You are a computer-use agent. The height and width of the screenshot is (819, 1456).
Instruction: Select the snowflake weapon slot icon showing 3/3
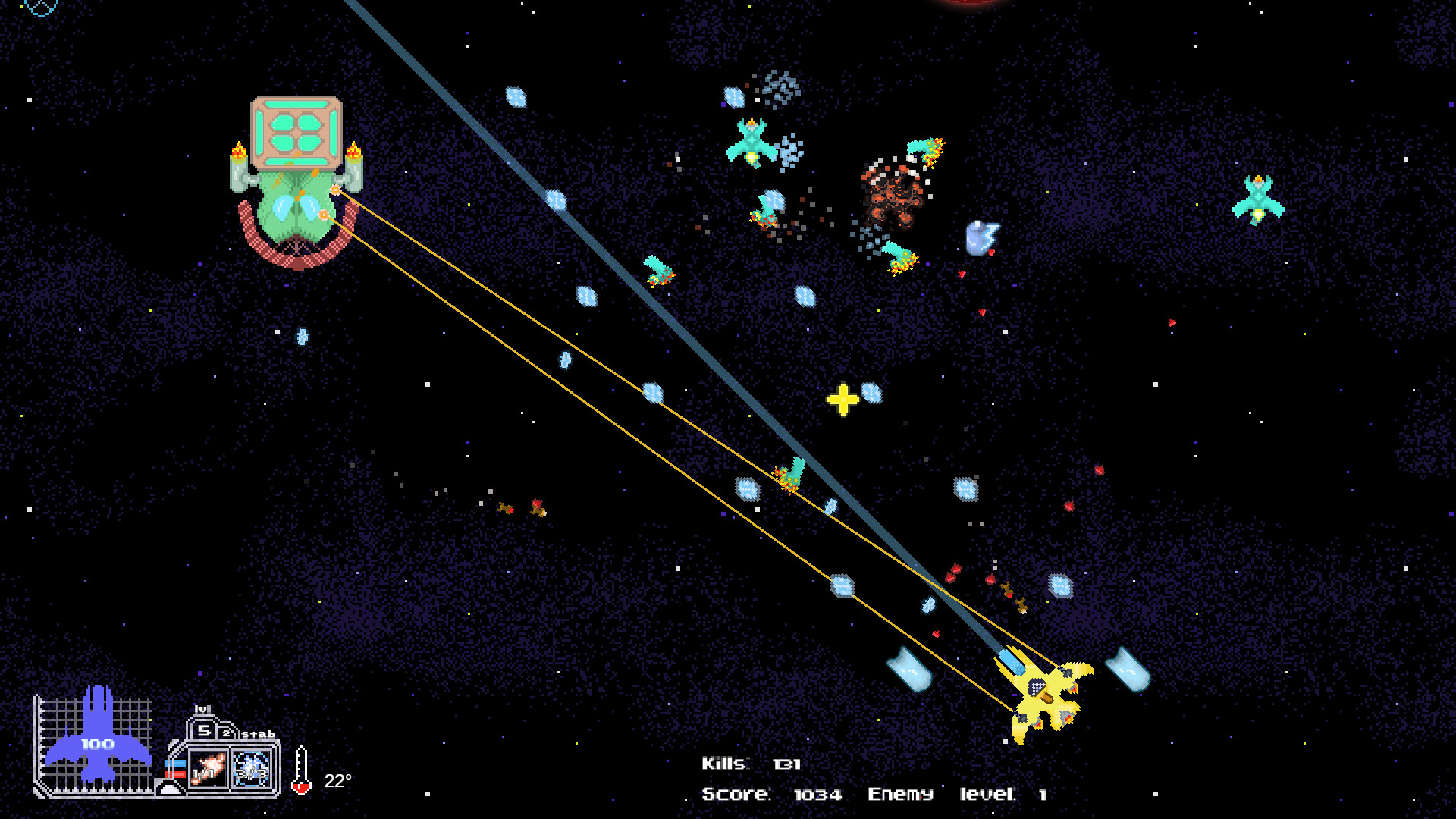pyautogui.click(x=251, y=767)
